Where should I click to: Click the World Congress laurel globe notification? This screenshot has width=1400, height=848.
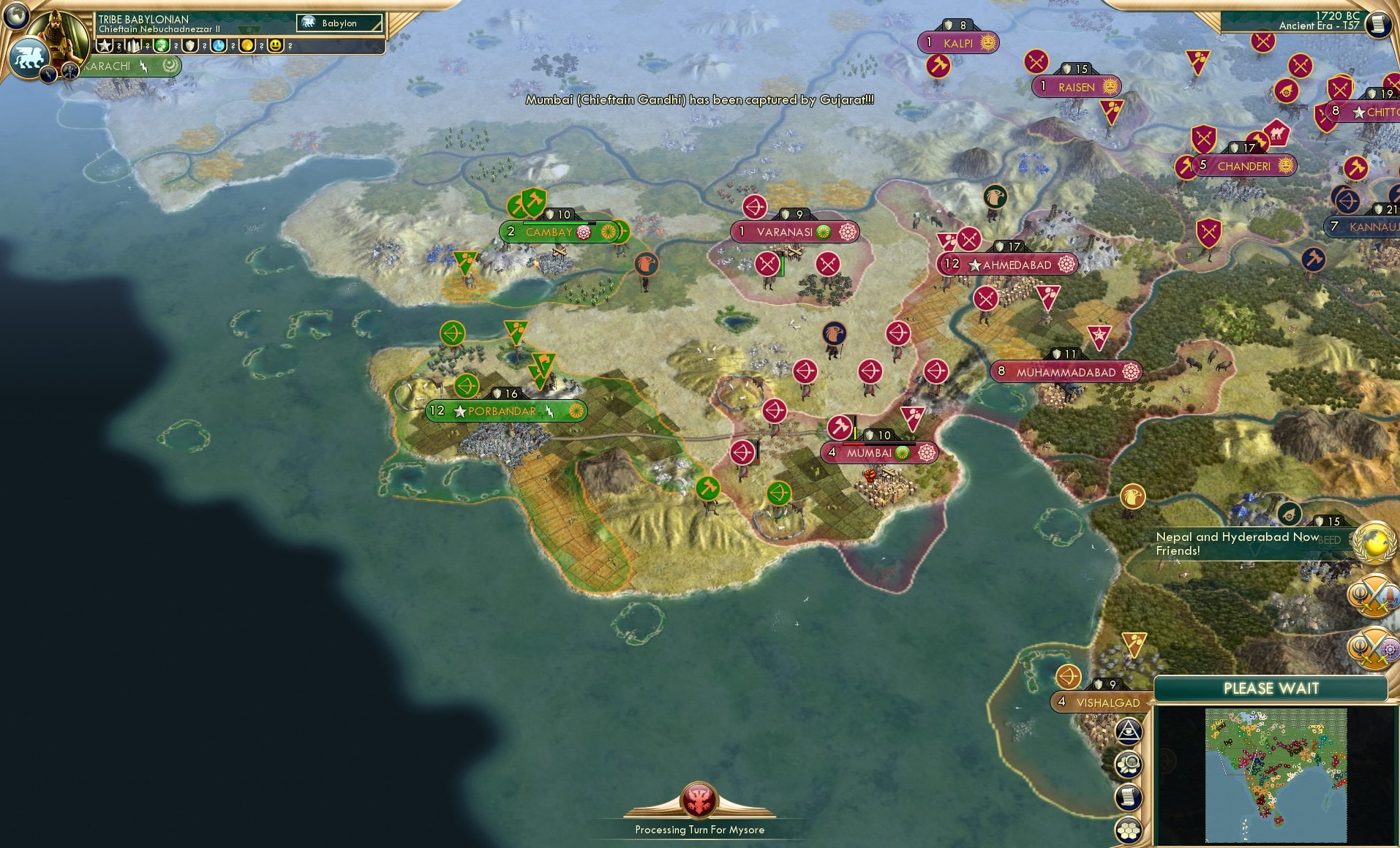coord(1373,542)
